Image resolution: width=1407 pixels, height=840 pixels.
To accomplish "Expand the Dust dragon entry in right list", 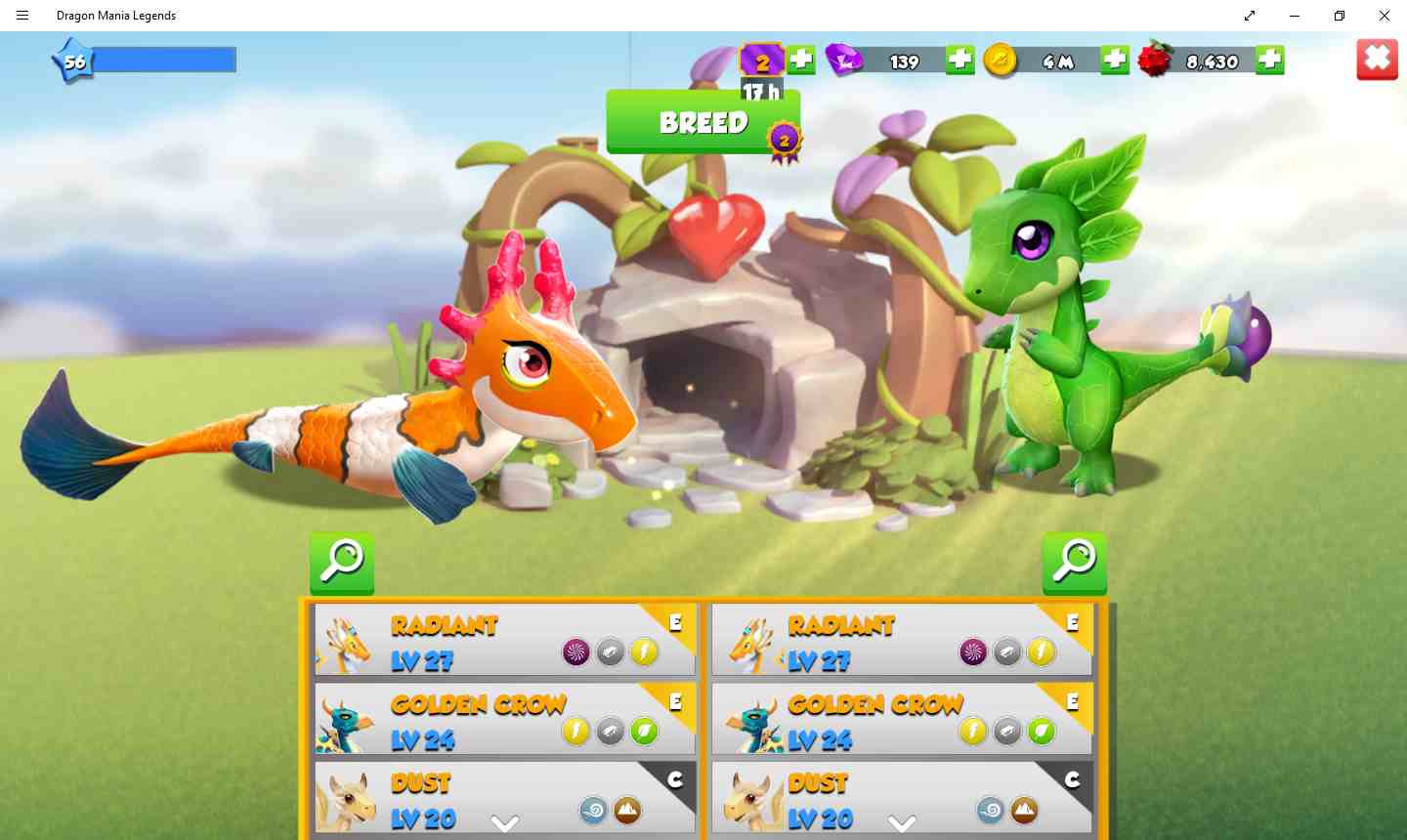I will (x=902, y=823).
